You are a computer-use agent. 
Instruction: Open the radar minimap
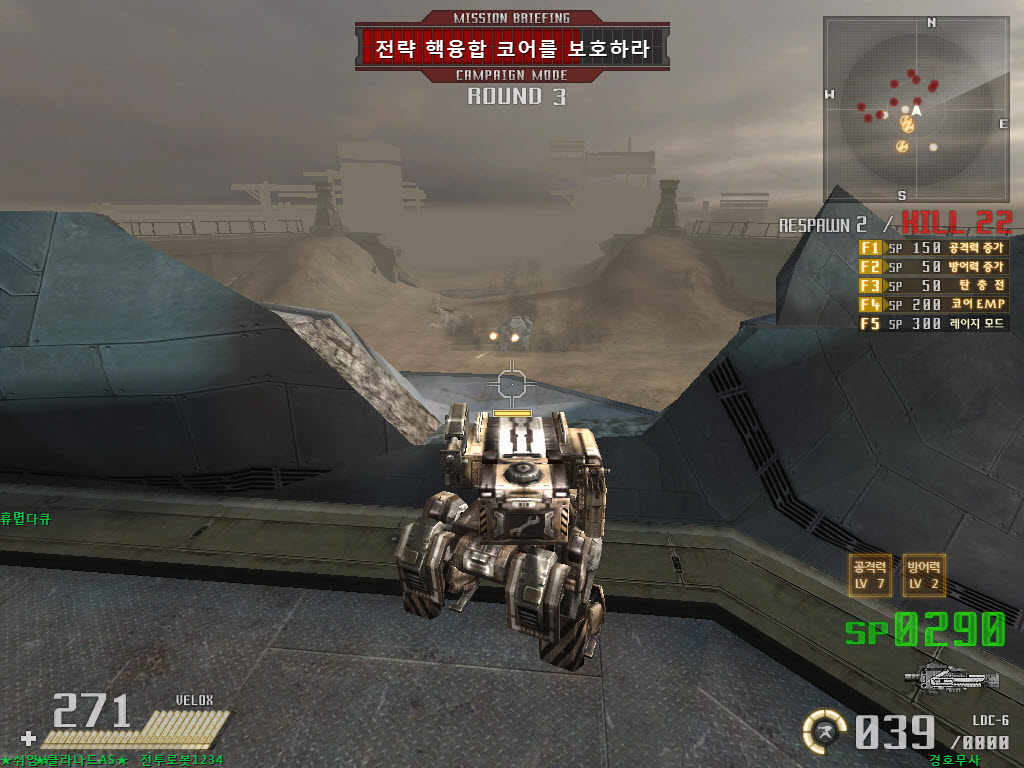click(916, 108)
